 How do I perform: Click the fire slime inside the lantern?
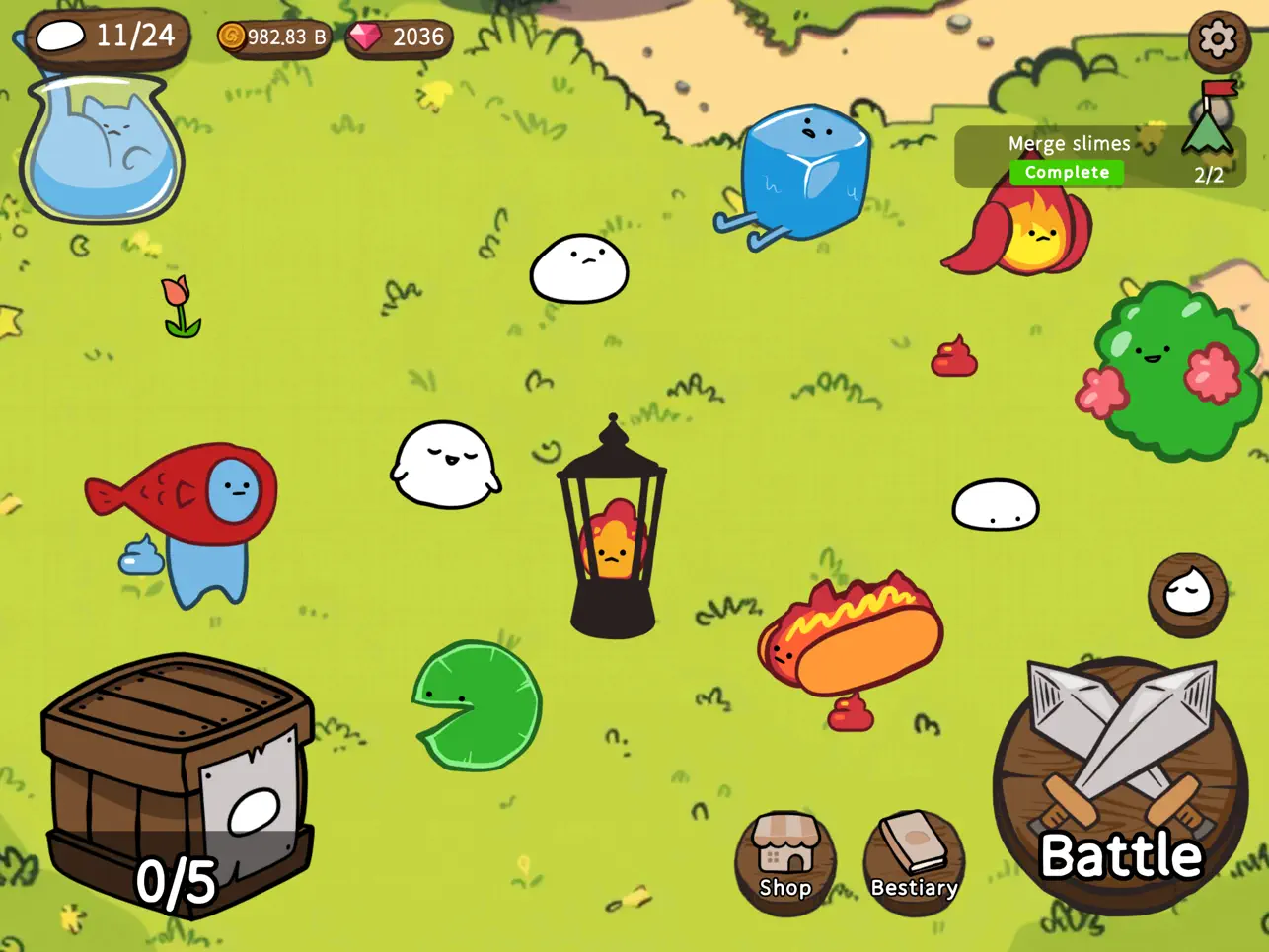click(x=613, y=539)
